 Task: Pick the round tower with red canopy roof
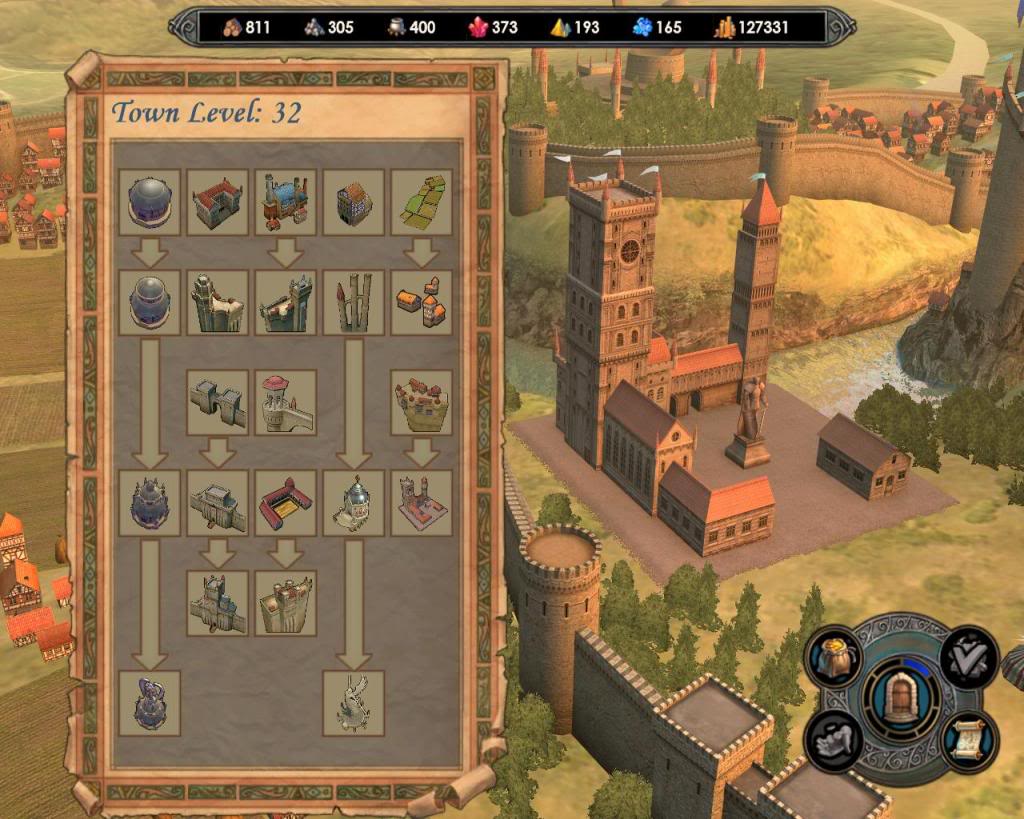point(285,402)
